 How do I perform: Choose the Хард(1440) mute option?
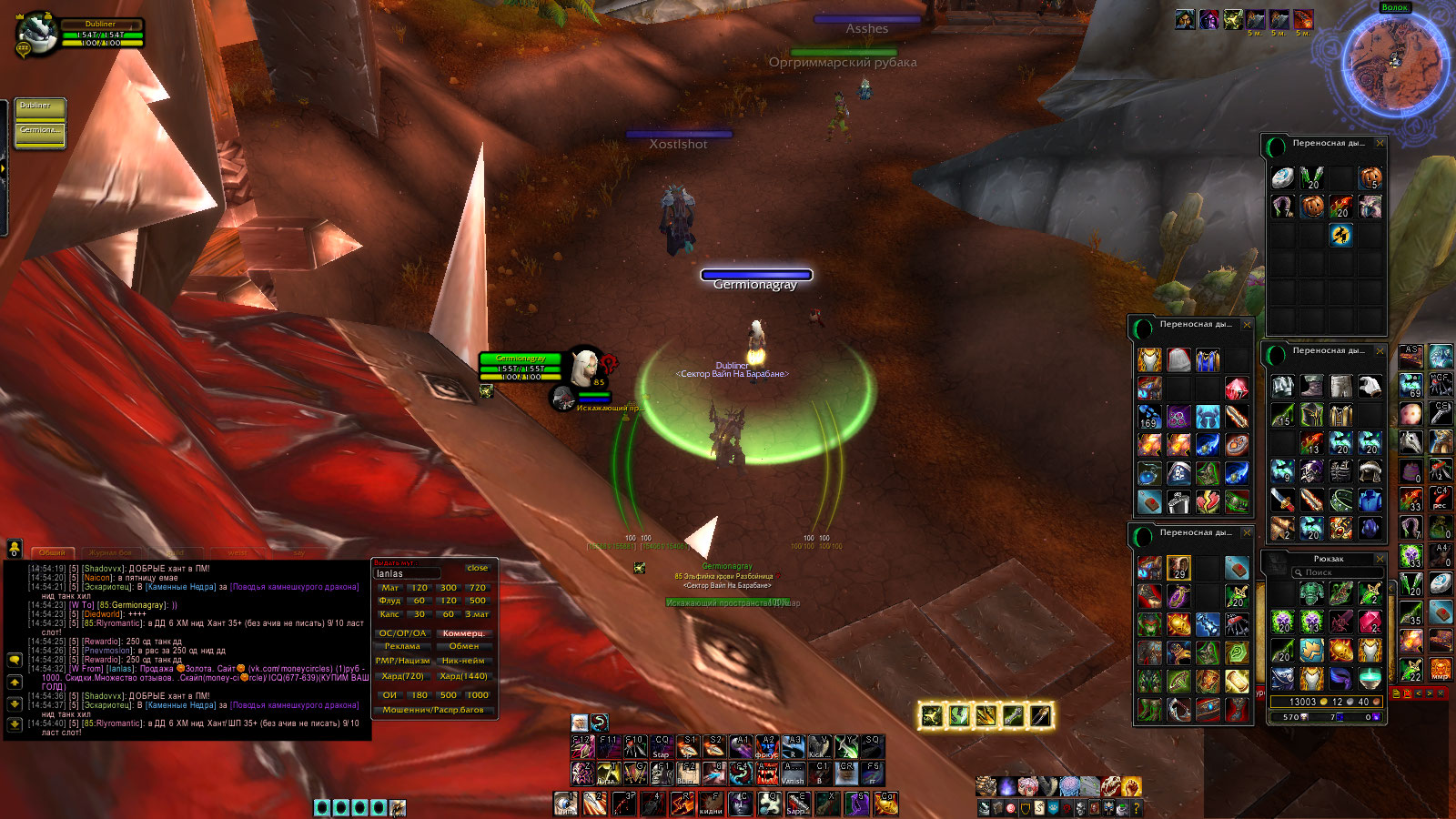click(463, 676)
